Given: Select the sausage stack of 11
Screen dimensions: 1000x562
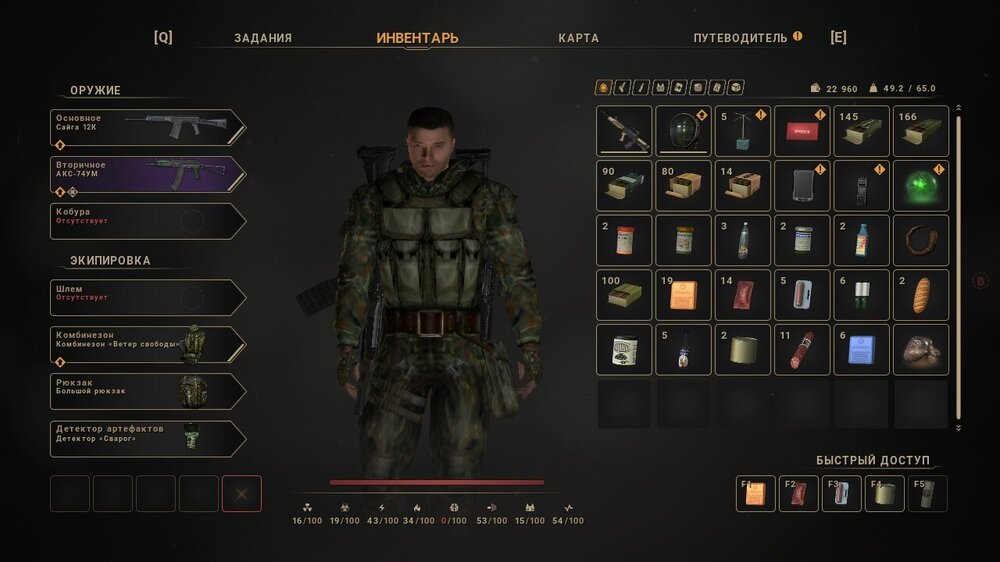Looking at the screenshot, I should 802,349.
